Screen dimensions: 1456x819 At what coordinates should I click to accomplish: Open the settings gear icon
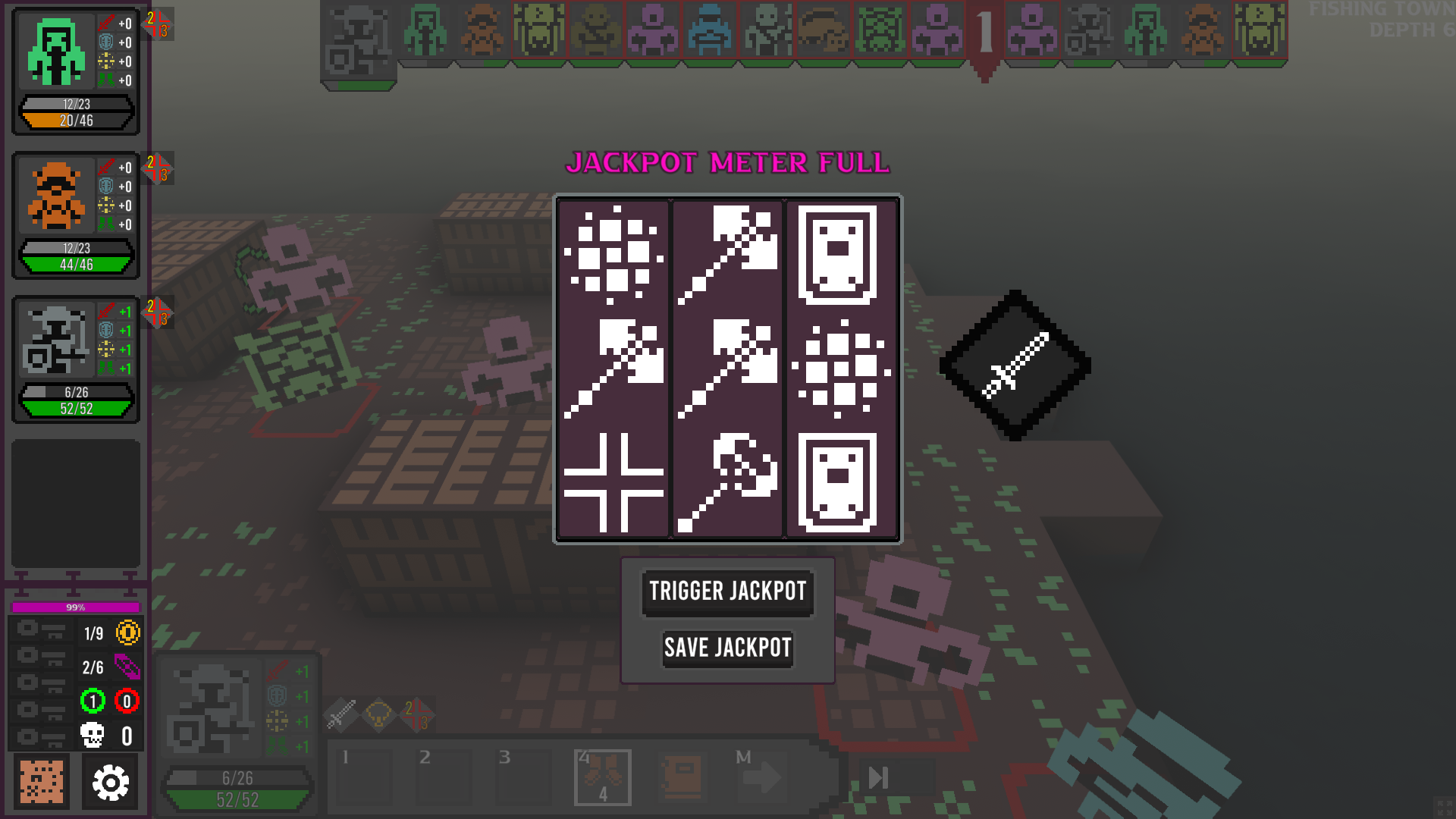111,782
